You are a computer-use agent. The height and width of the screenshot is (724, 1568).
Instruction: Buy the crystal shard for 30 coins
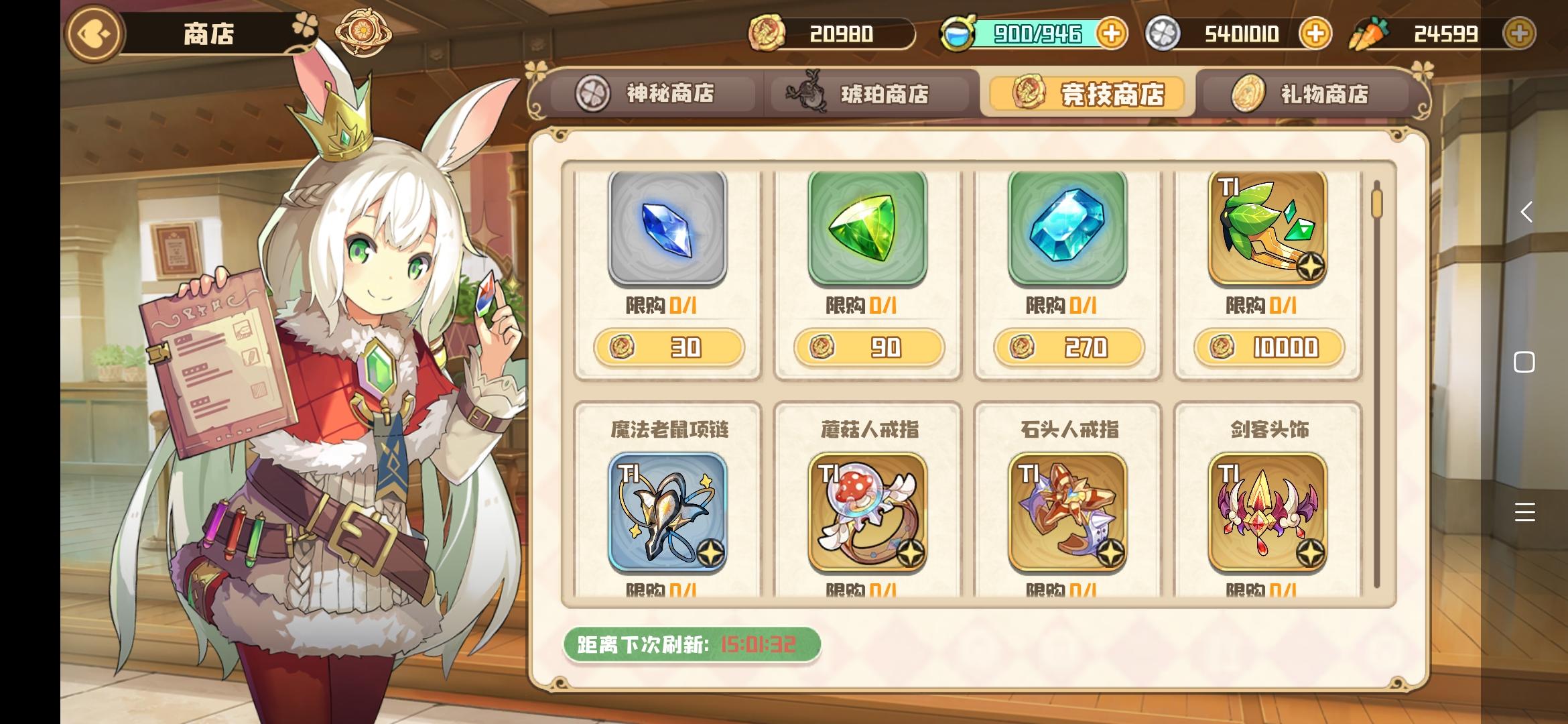pos(668,347)
